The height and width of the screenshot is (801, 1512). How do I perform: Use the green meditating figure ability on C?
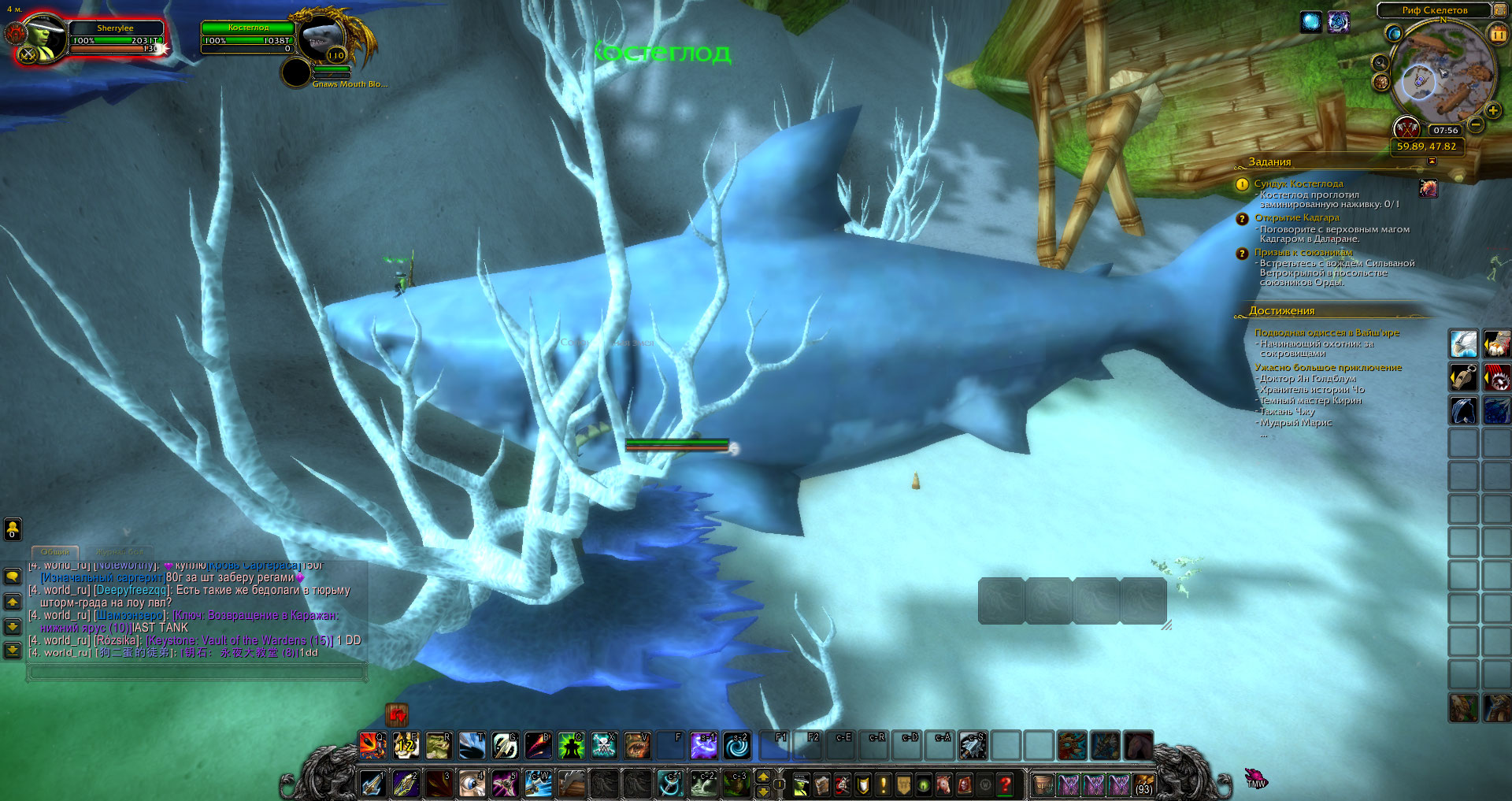click(571, 745)
